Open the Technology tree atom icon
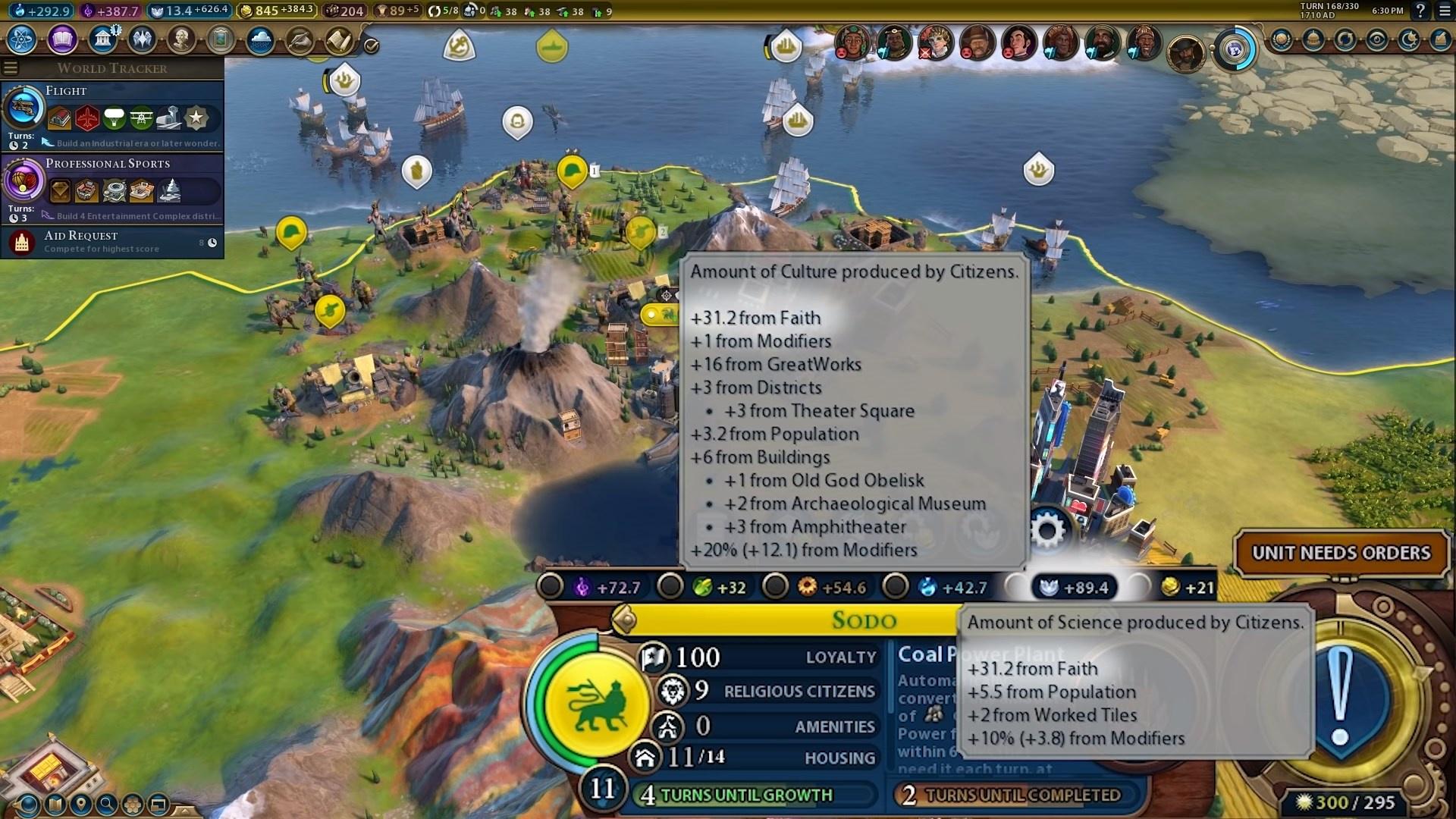The image size is (1456, 819). (22, 39)
